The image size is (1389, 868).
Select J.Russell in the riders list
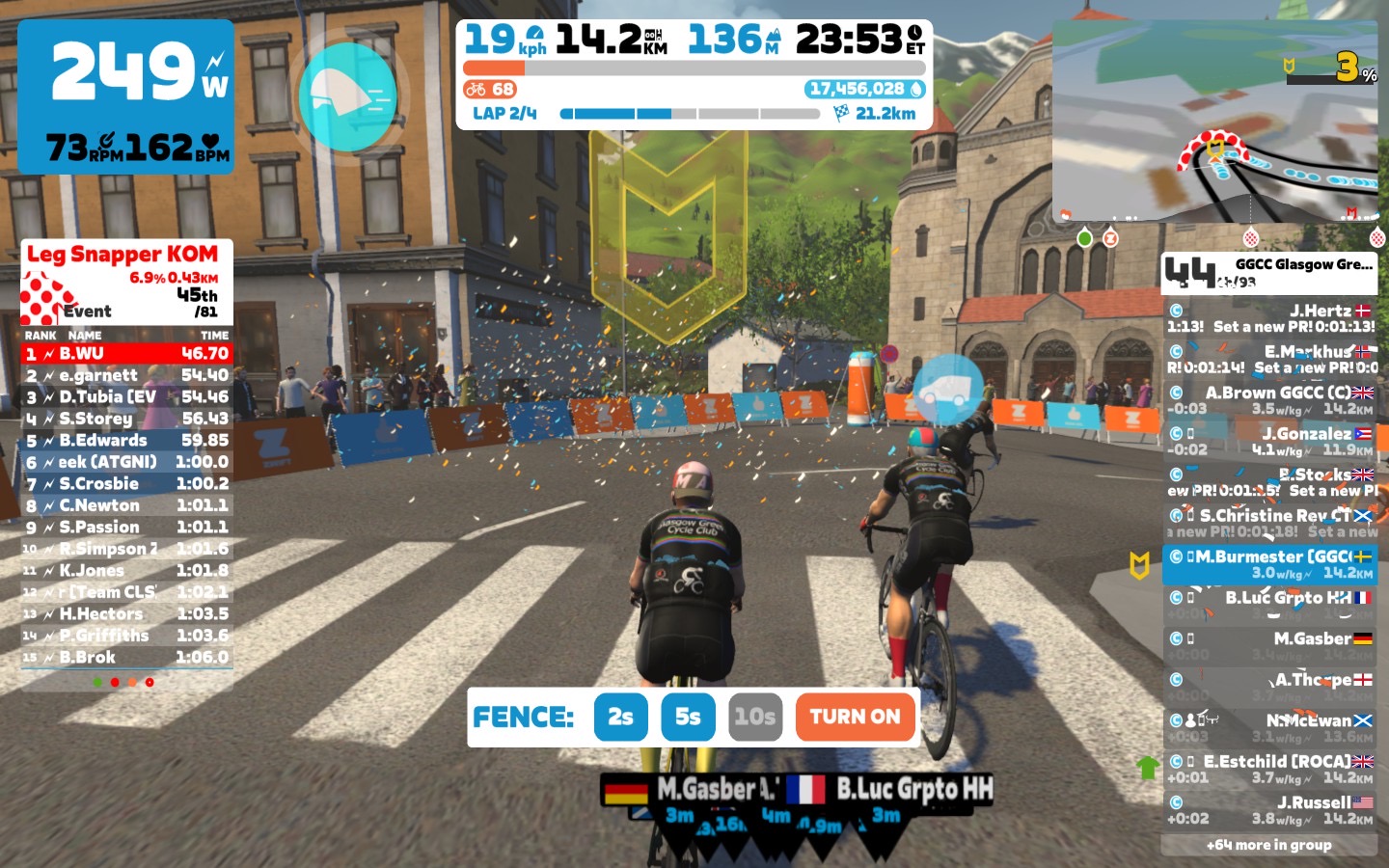[1269, 810]
